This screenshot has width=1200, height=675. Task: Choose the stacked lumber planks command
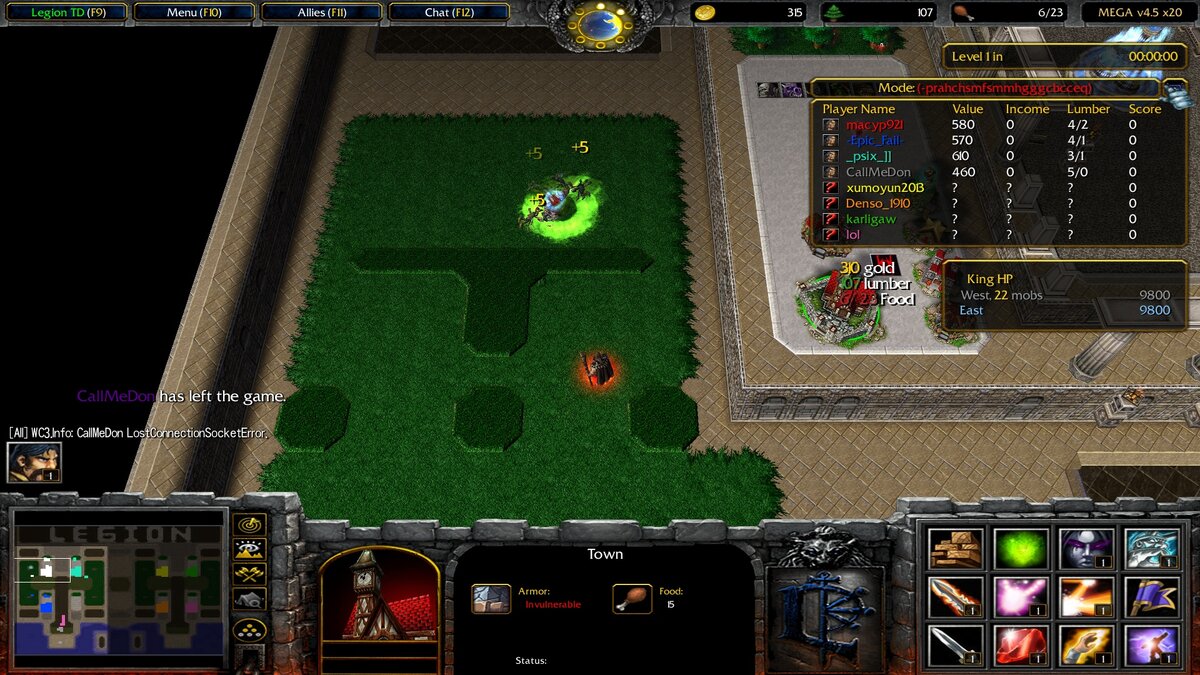tap(955, 548)
